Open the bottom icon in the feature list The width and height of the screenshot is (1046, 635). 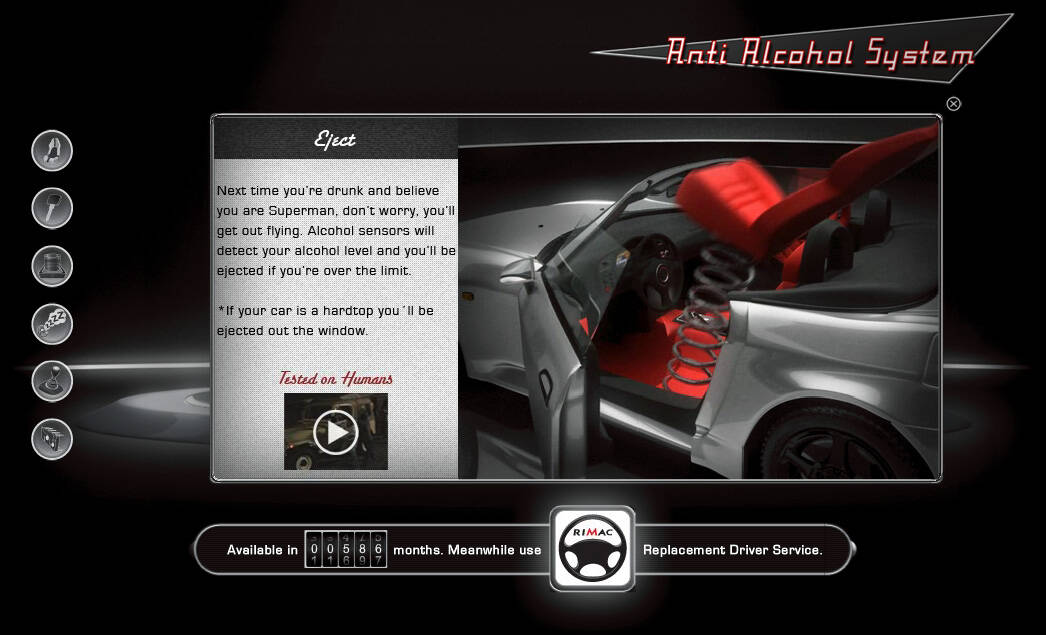[x=52, y=438]
